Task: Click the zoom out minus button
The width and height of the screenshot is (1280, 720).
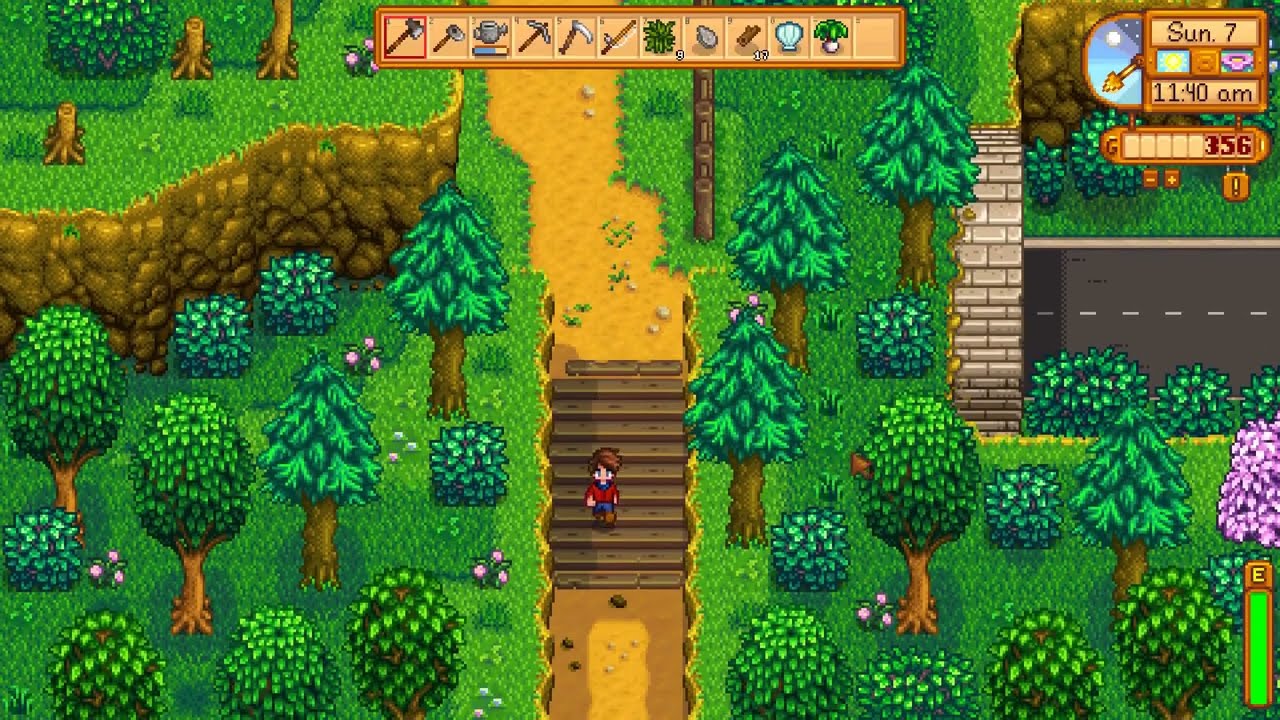Action: (1151, 180)
